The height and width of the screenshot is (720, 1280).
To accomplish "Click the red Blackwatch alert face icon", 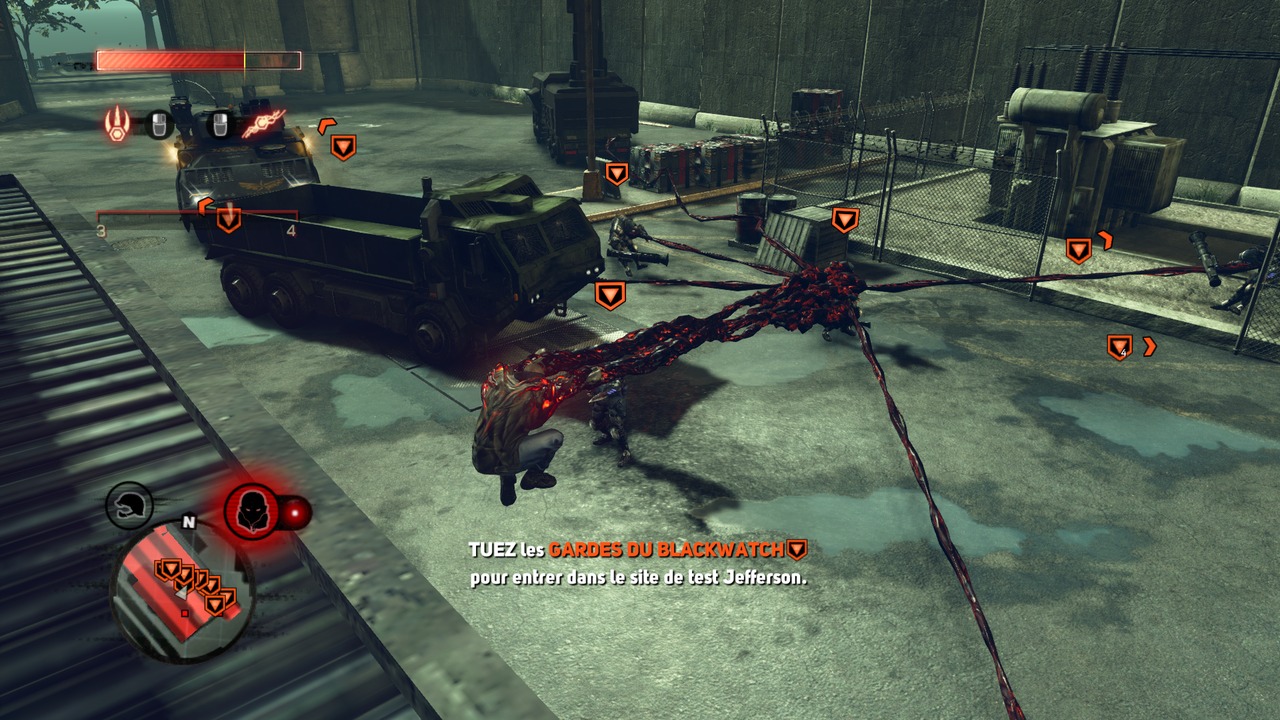I will coord(251,510).
